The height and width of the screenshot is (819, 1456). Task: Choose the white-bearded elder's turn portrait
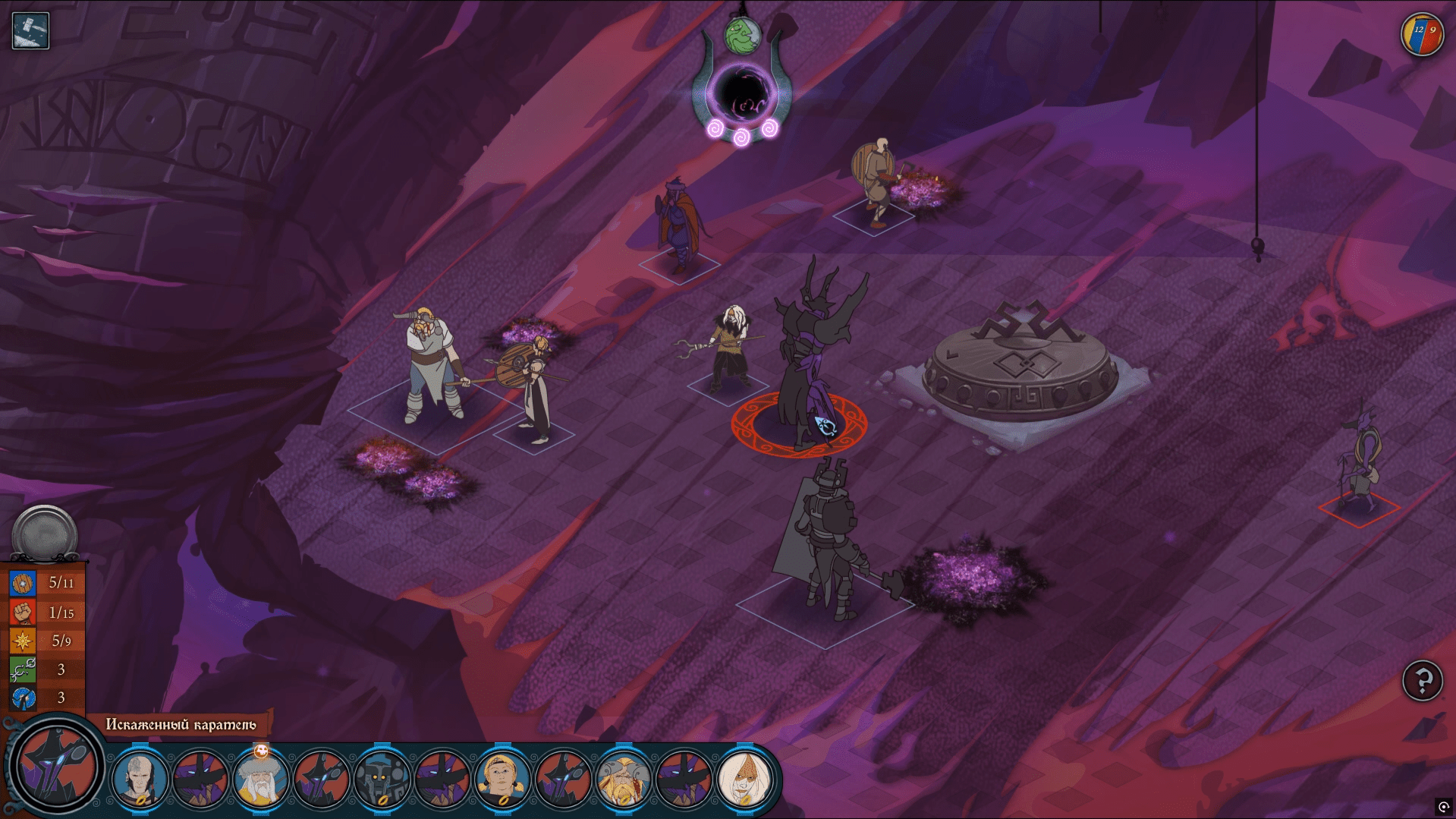[261, 779]
